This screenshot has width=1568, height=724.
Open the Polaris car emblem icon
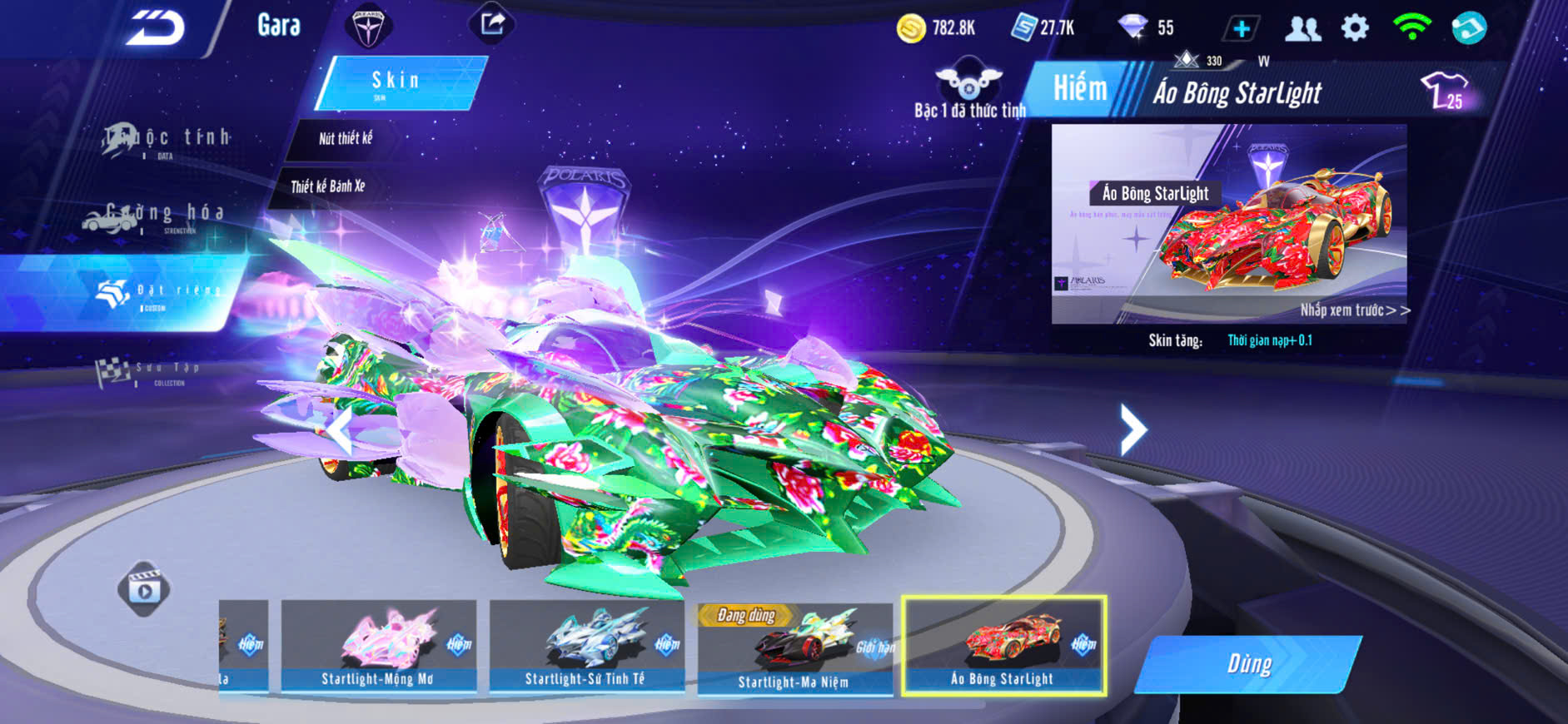click(367, 27)
